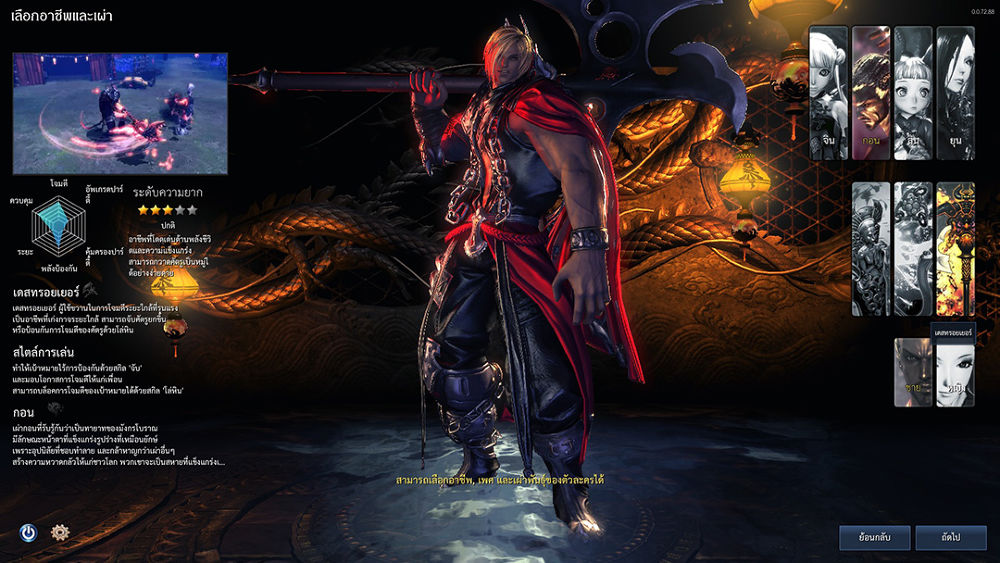Click the blue power exit icon

tap(28, 532)
